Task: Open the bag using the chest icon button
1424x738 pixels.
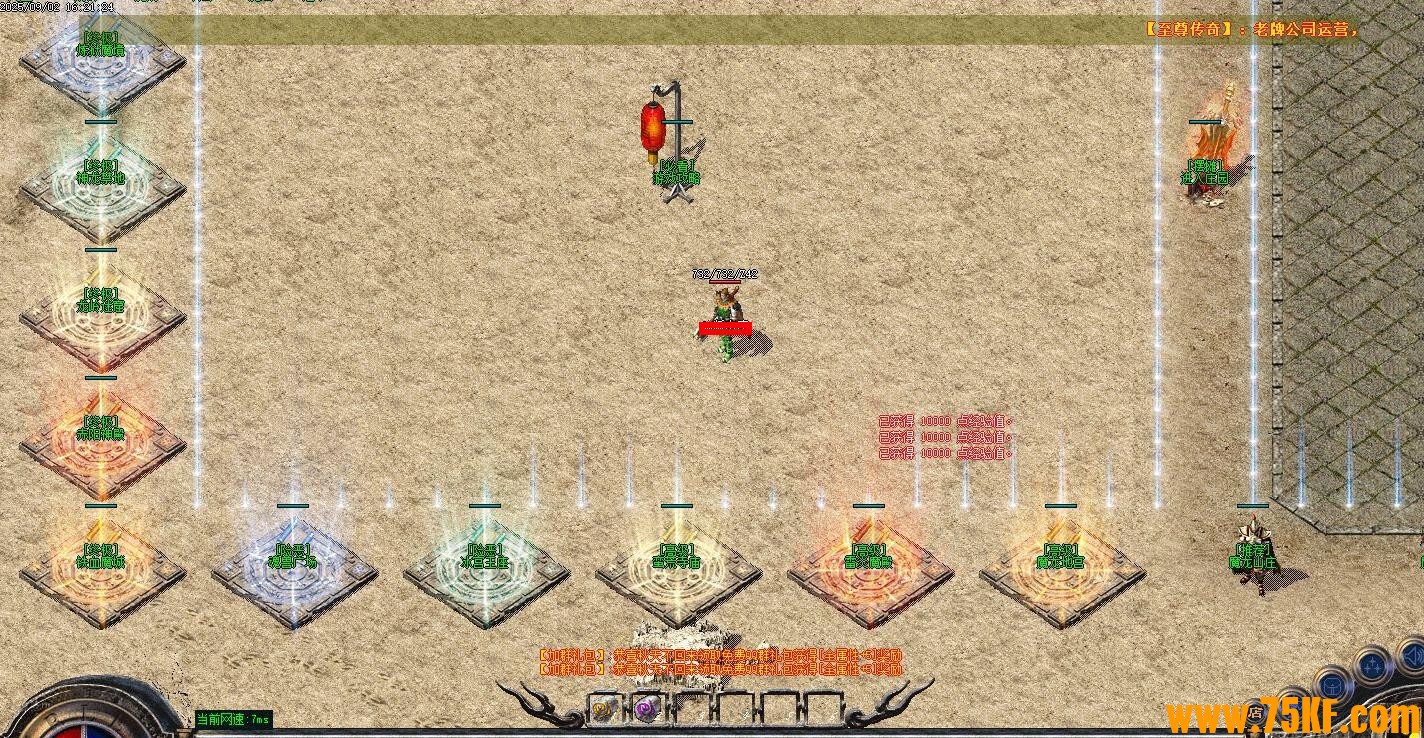Action: [1331, 685]
